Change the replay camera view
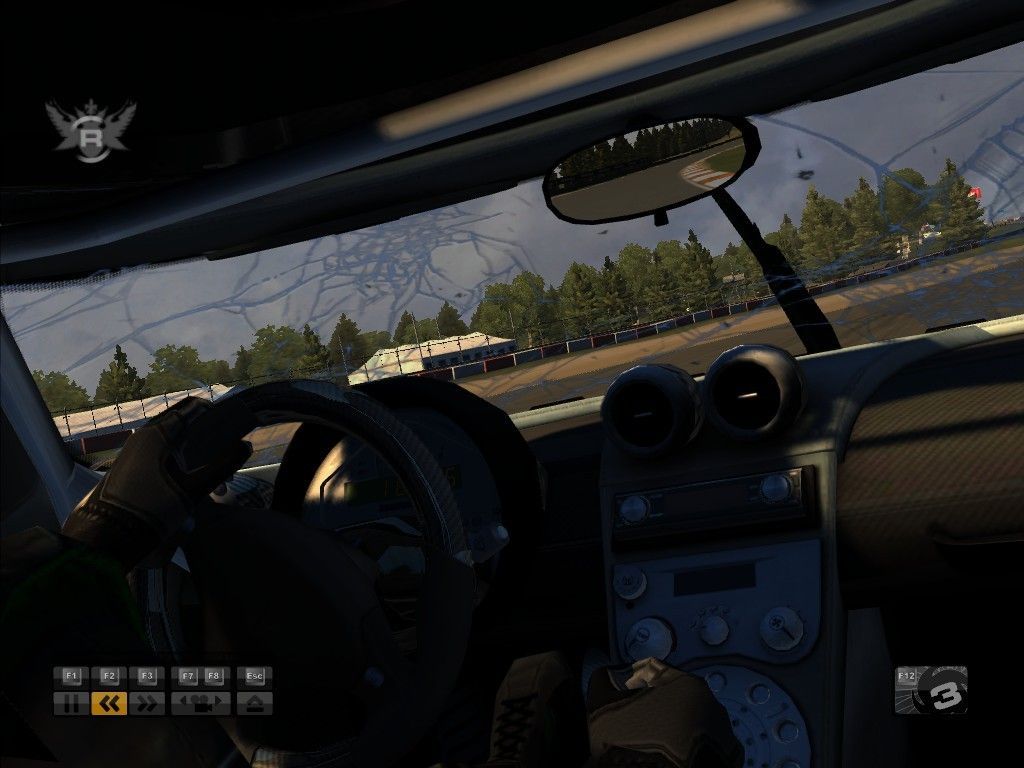The height and width of the screenshot is (768, 1024). coord(201,704)
